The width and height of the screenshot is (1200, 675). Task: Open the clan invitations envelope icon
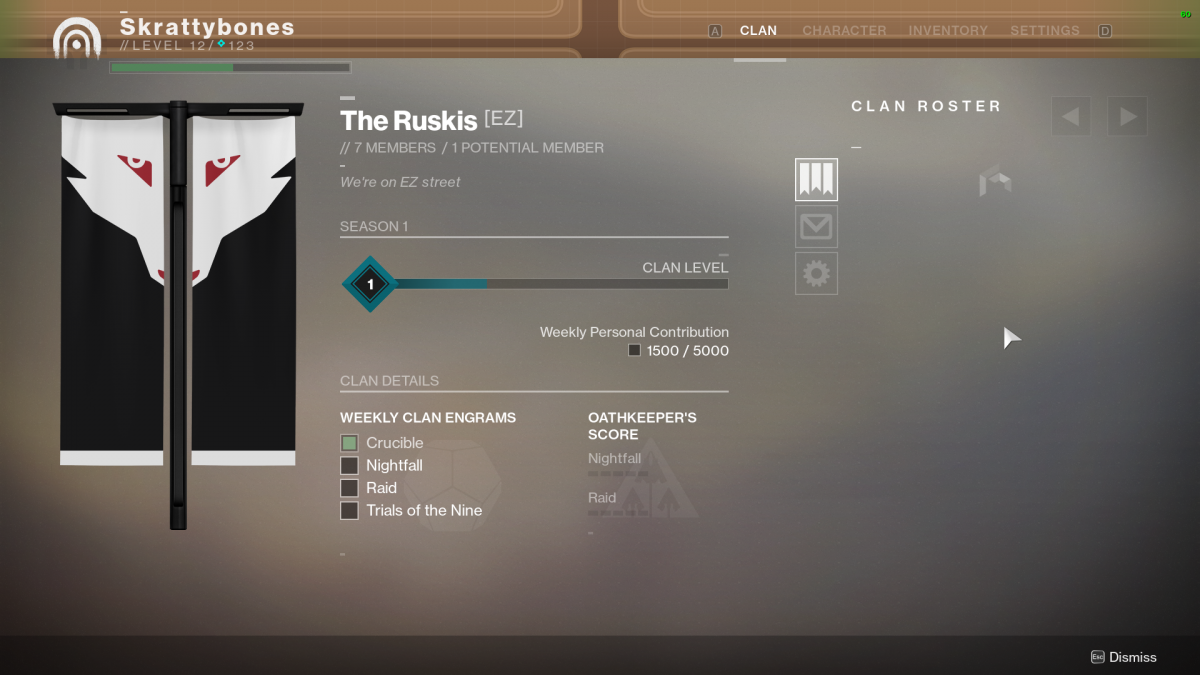click(816, 227)
